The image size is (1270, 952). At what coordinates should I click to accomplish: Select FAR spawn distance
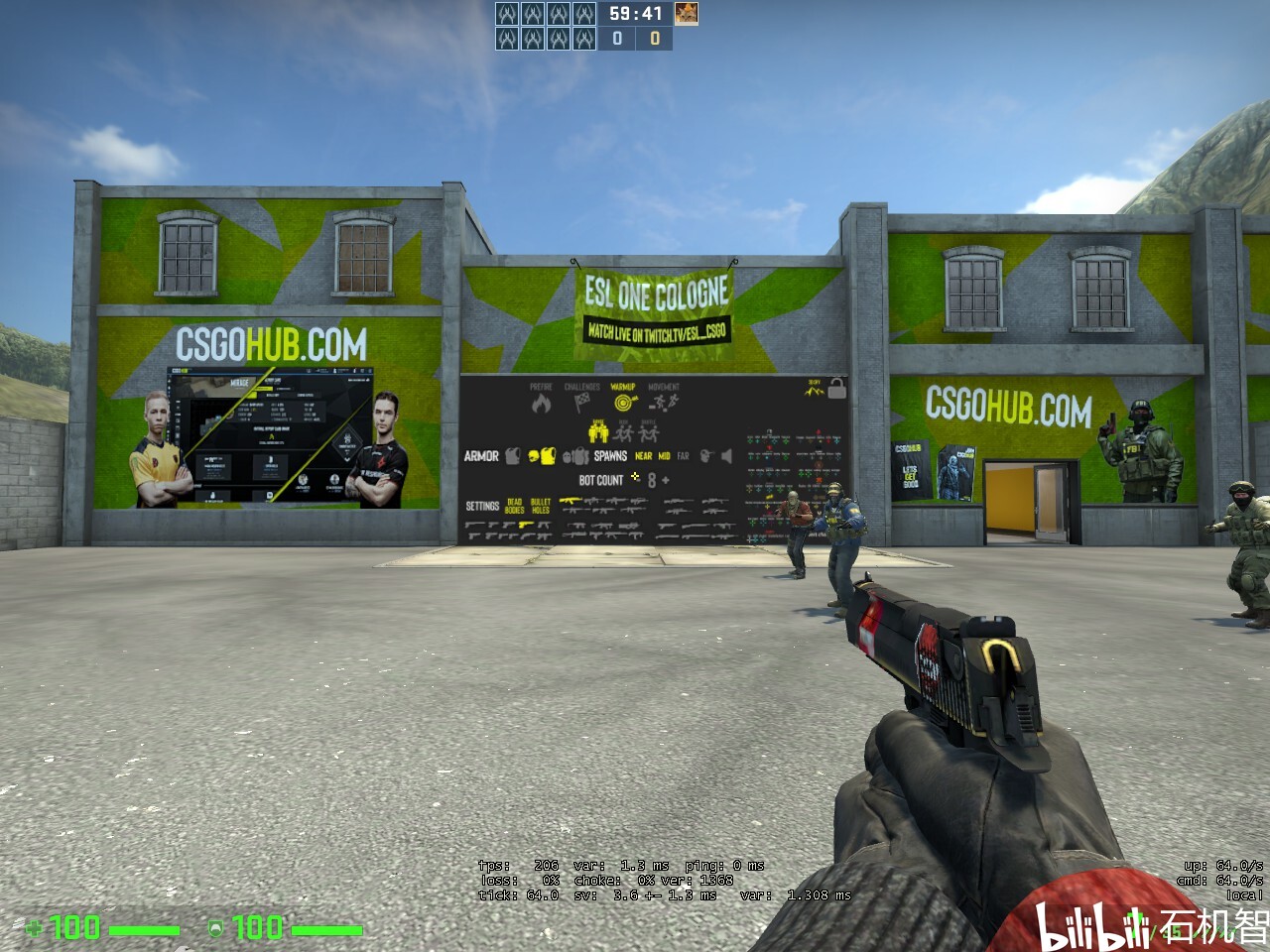(682, 454)
